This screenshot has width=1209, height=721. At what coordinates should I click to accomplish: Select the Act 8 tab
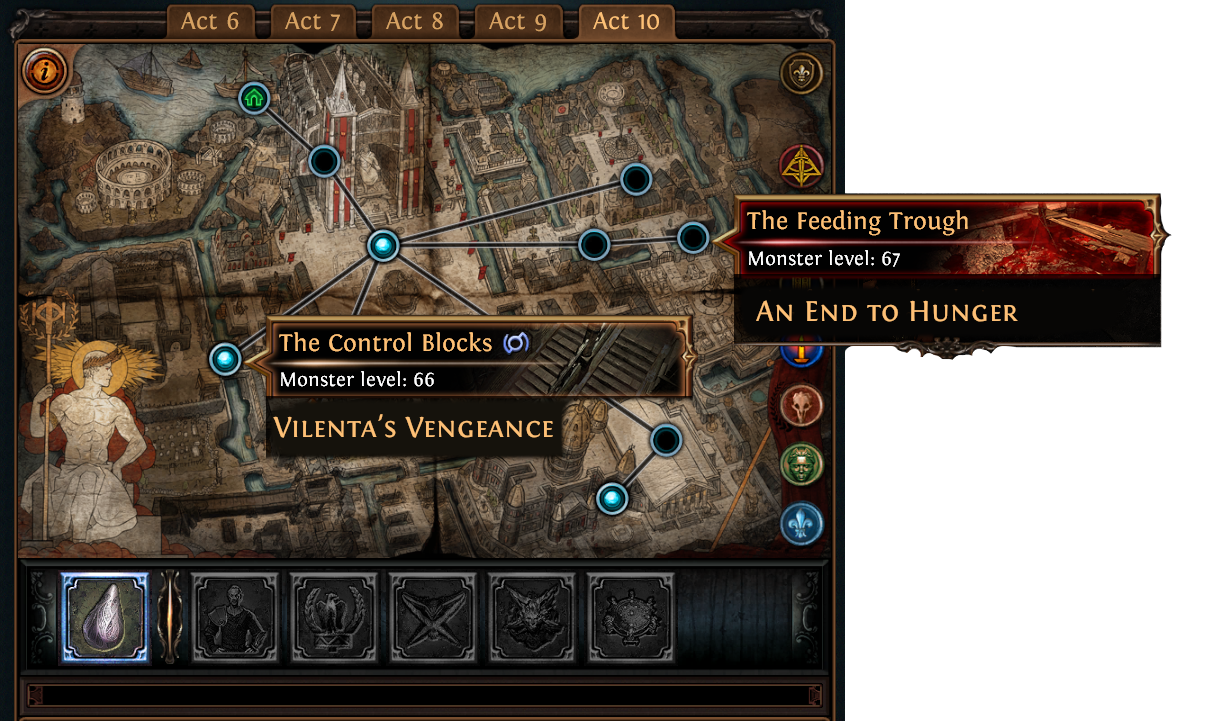415,22
